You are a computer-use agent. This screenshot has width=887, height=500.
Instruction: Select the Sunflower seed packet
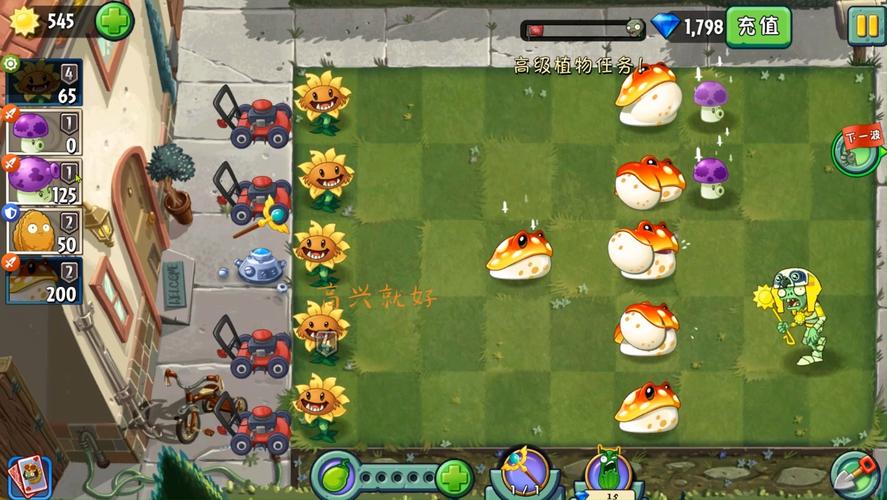42,83
